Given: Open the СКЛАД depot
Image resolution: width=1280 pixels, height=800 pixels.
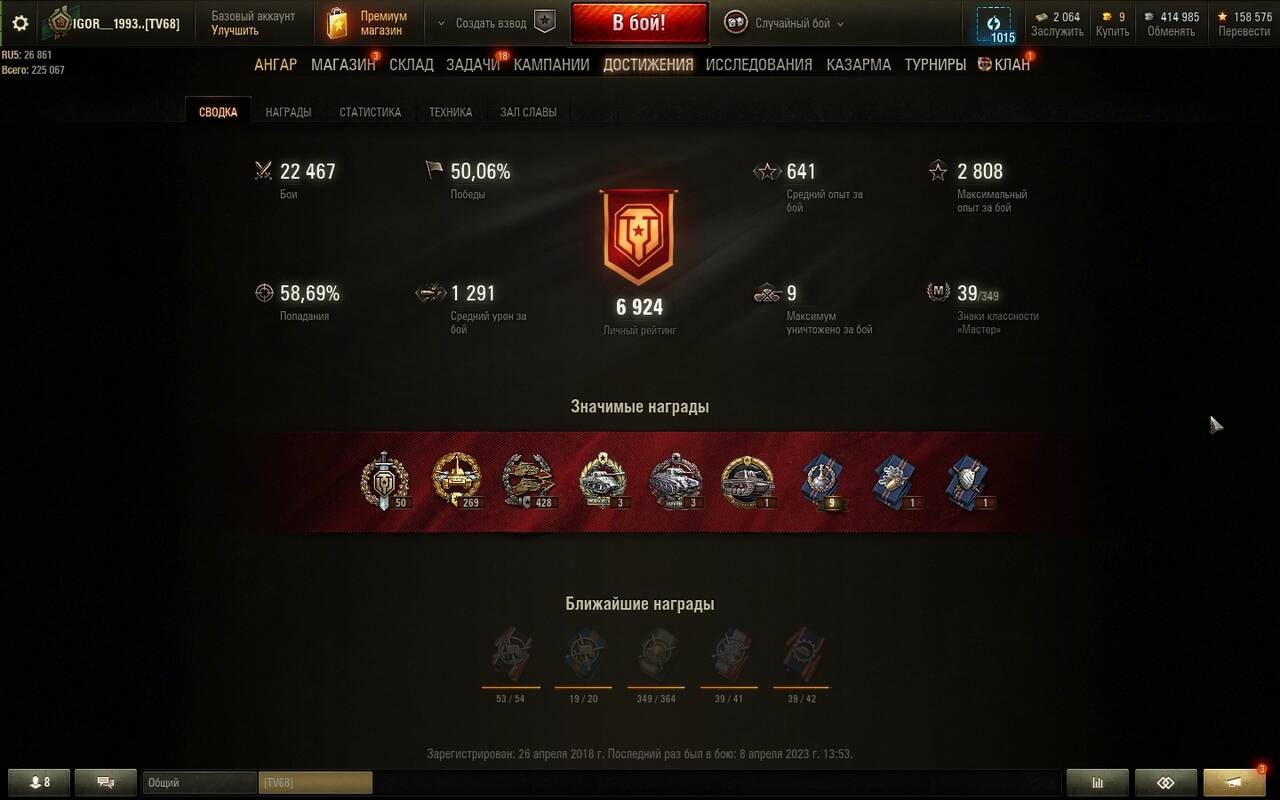Looking at the screenshot, I should 411,65.
